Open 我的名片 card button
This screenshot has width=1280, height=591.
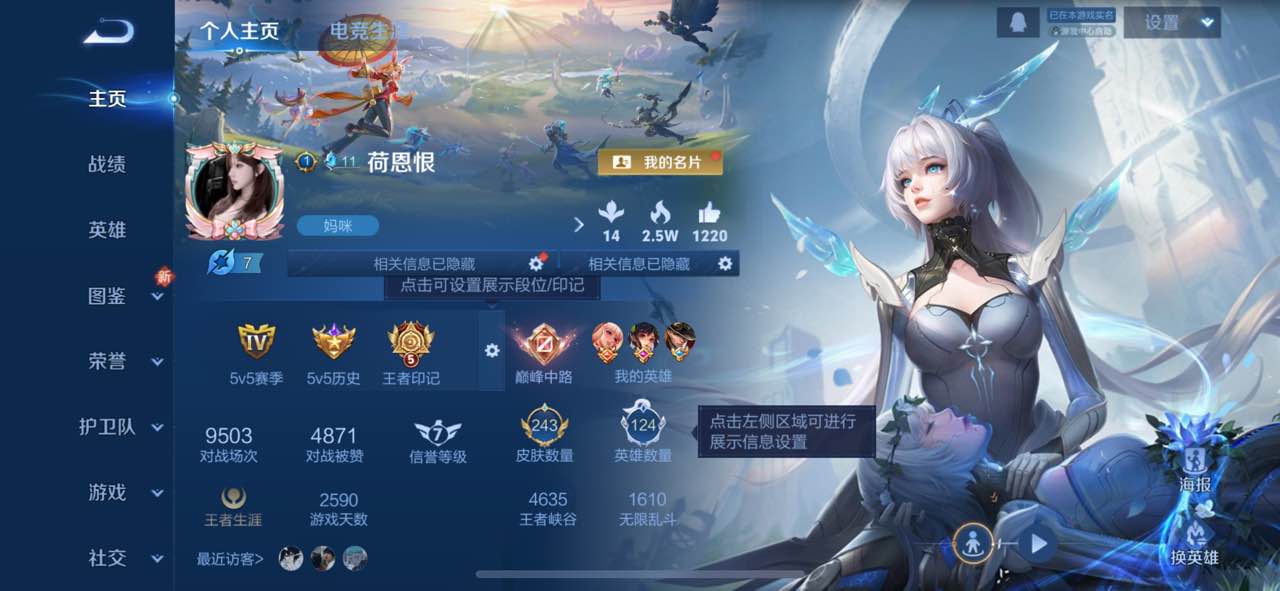pos(660,162)
